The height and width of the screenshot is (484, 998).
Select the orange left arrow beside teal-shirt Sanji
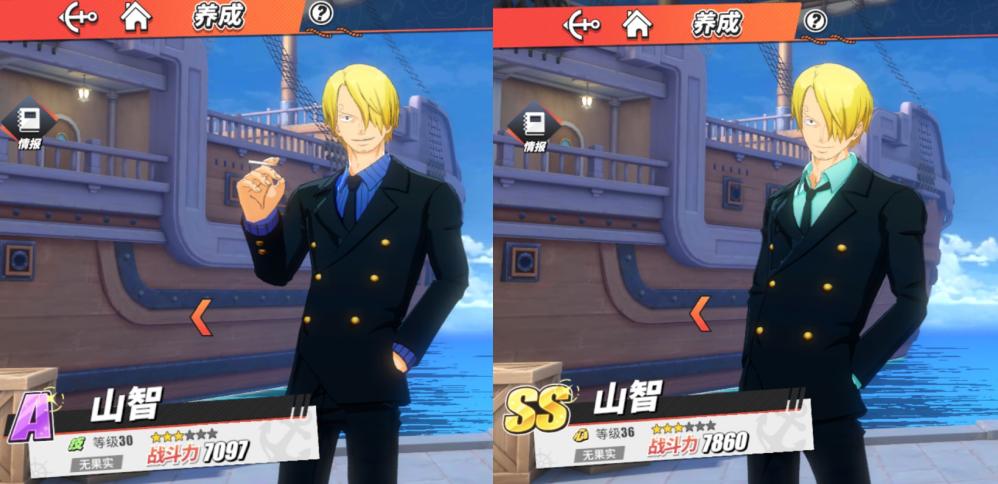point(700,312)
